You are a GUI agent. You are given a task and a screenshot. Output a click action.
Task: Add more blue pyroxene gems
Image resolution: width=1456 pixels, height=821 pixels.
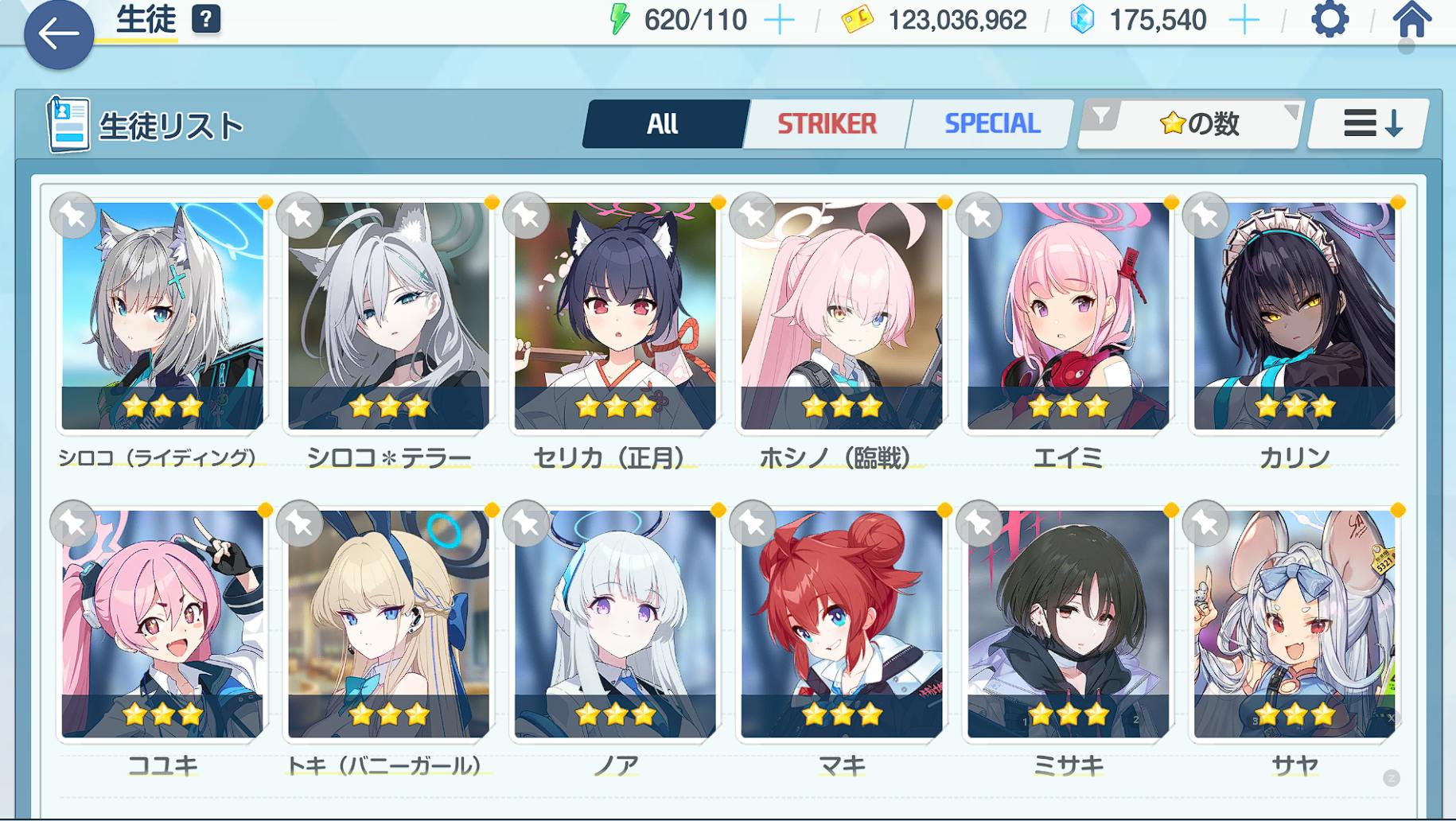pyautogui.click(x=1244, y=21)
